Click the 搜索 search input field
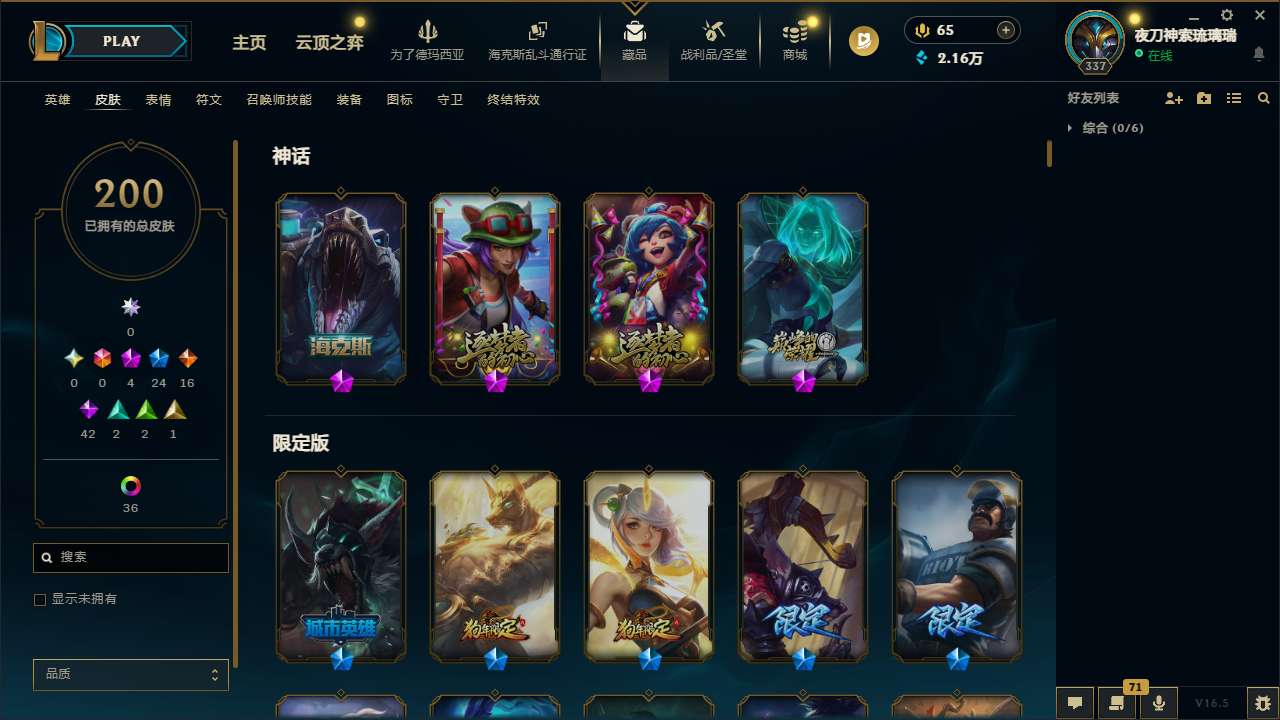The width and height of the screenshot is (1280, 720). pos(130,557)
